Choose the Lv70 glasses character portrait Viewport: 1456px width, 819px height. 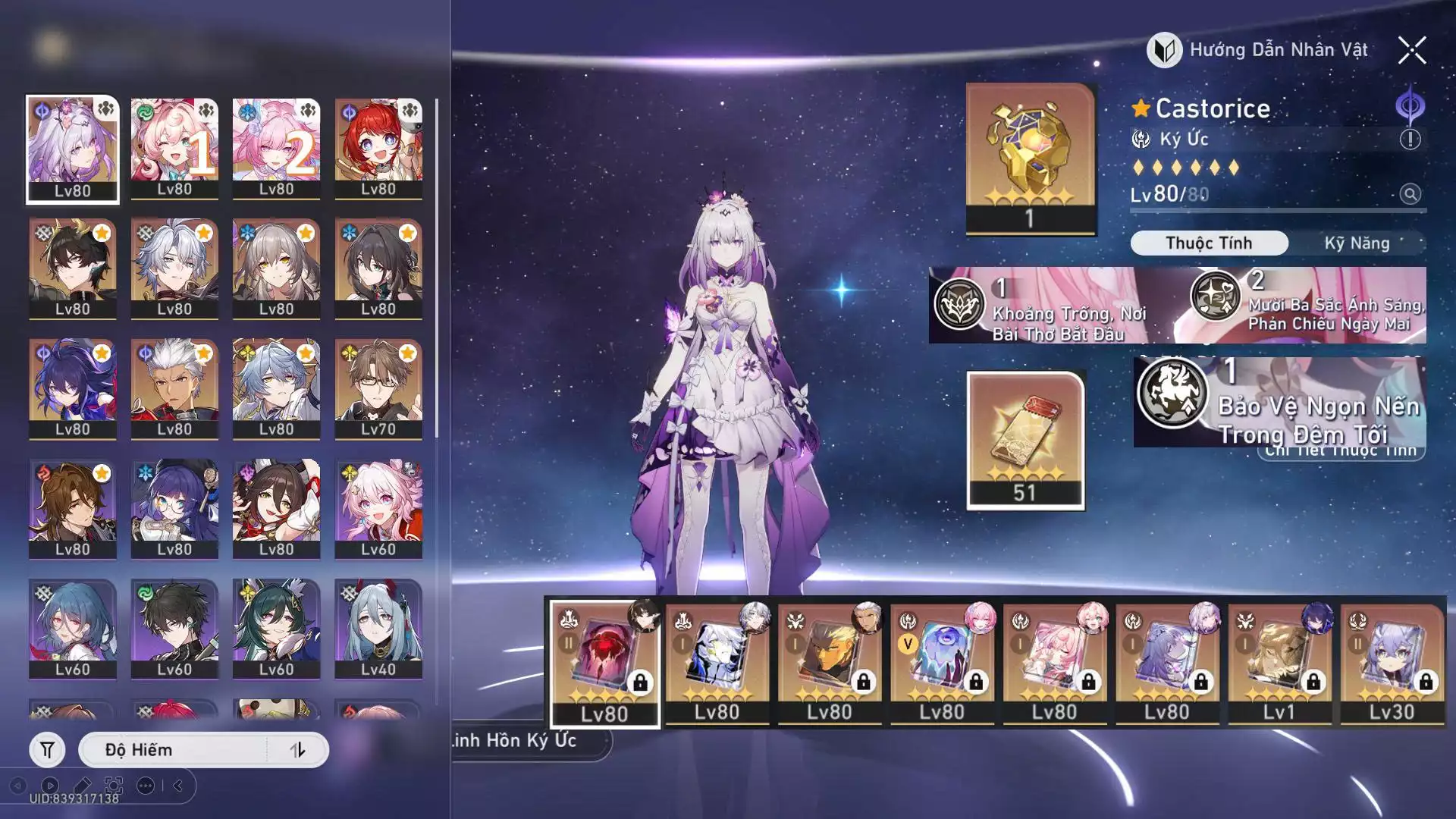point(378,389)
